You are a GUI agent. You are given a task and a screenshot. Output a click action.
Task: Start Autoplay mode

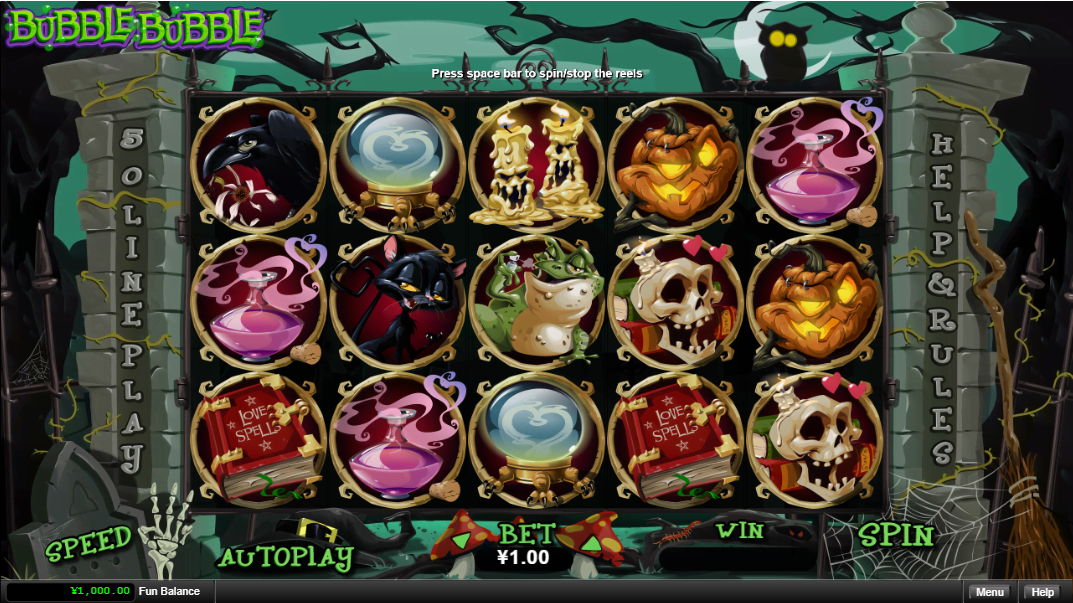click(285, 557)
